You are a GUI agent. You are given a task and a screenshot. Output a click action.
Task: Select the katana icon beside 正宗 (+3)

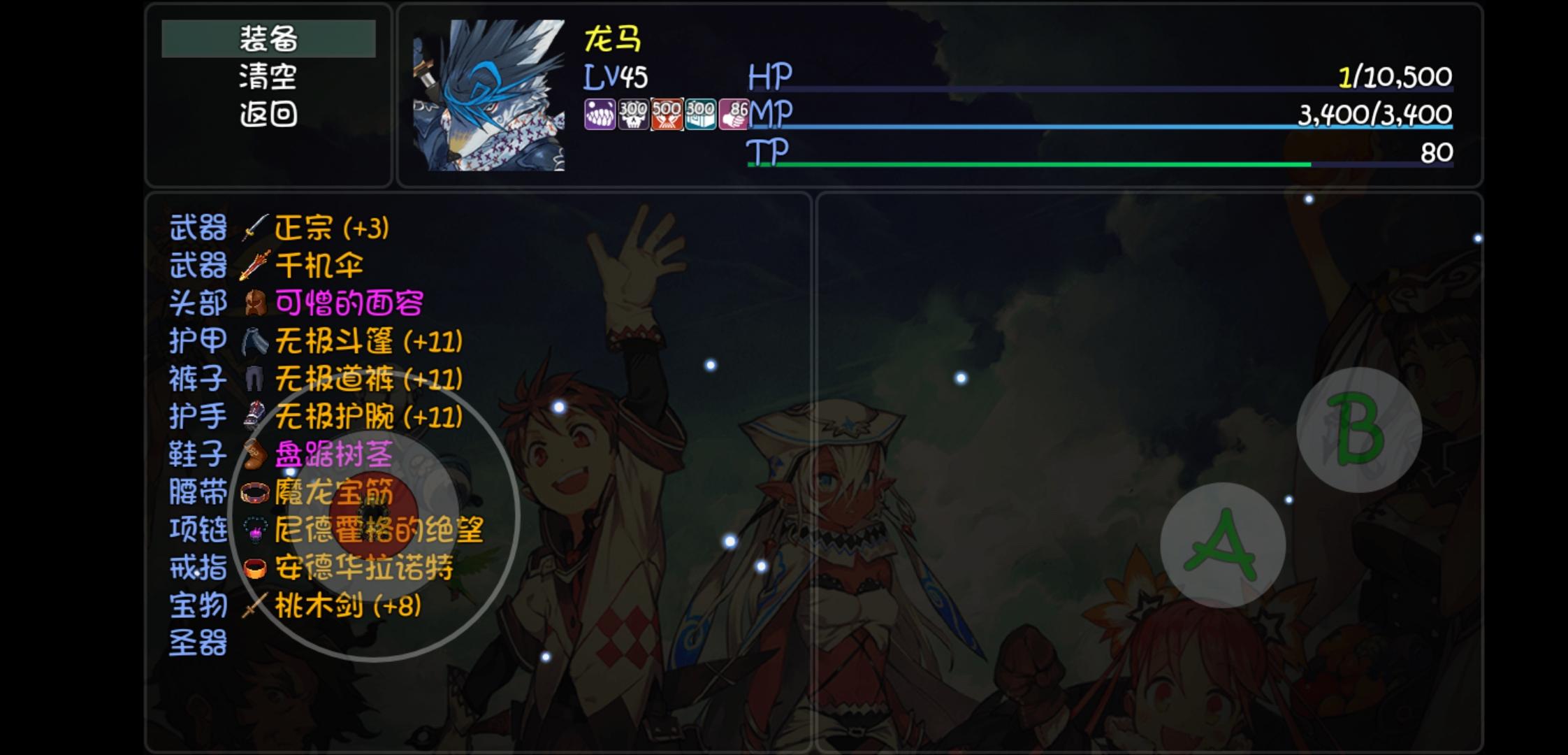tap(254, 229)
